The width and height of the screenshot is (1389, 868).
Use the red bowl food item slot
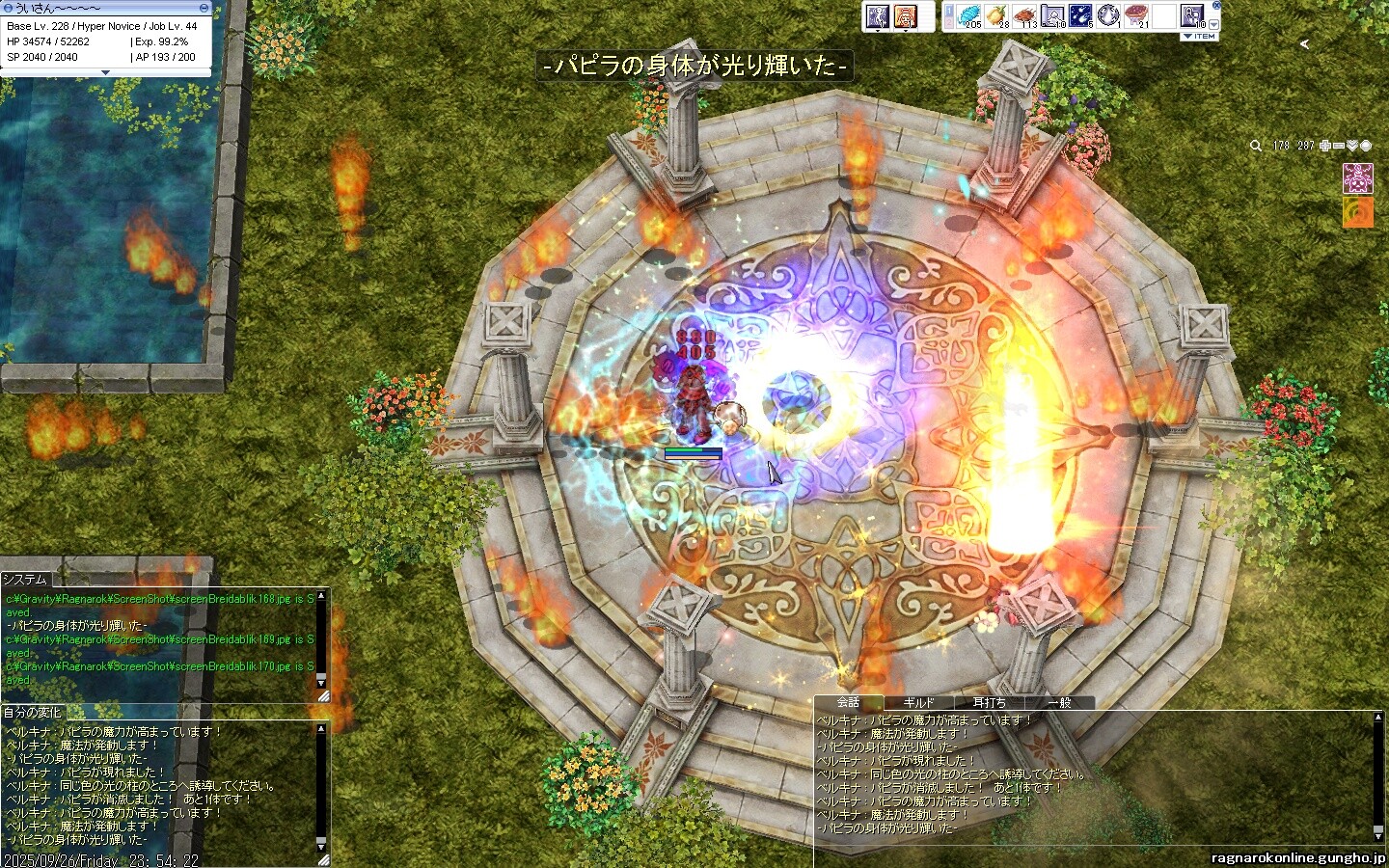click(x=1137, y=15)
